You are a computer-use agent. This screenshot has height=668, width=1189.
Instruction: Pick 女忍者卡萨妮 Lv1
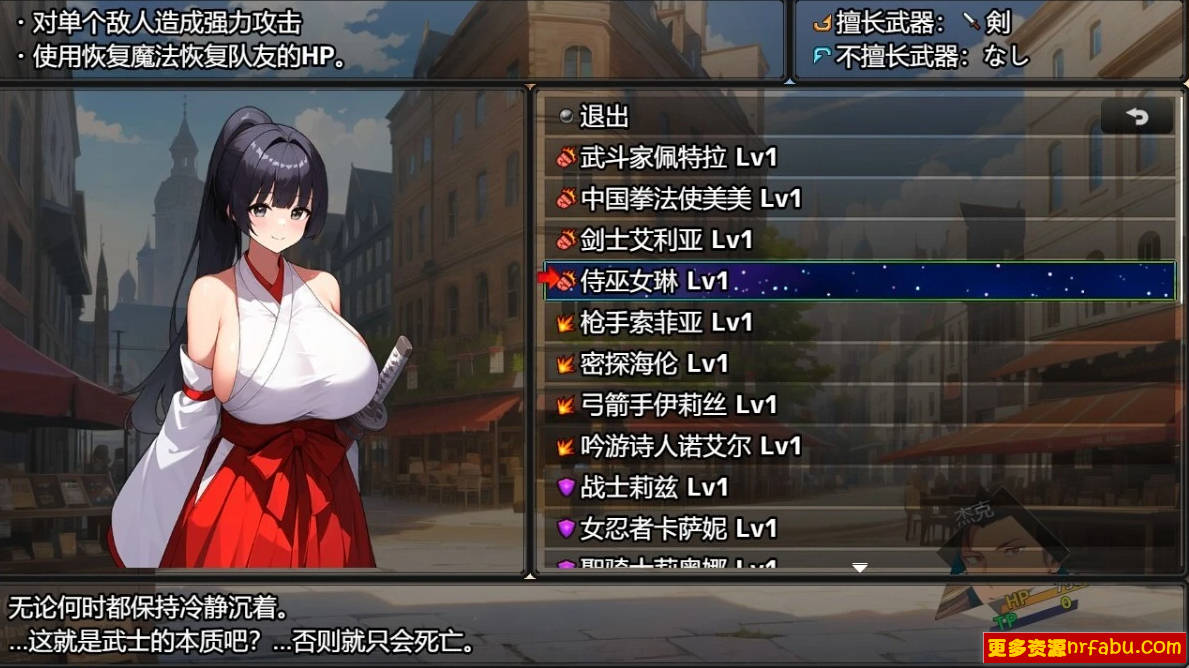pyautogui.click(x=678, y=528)
